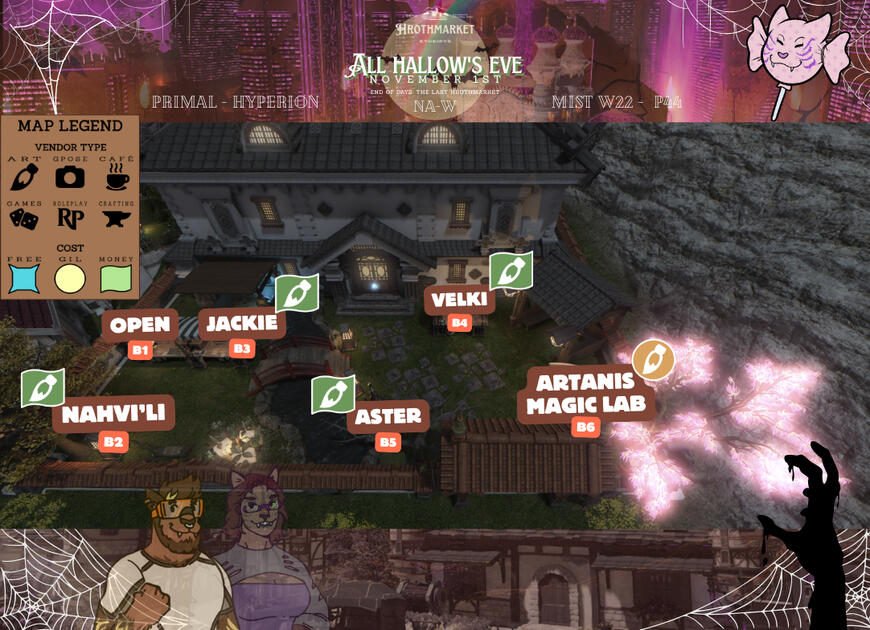Open the VELKI vendor marker label

(x=459, y=299)
